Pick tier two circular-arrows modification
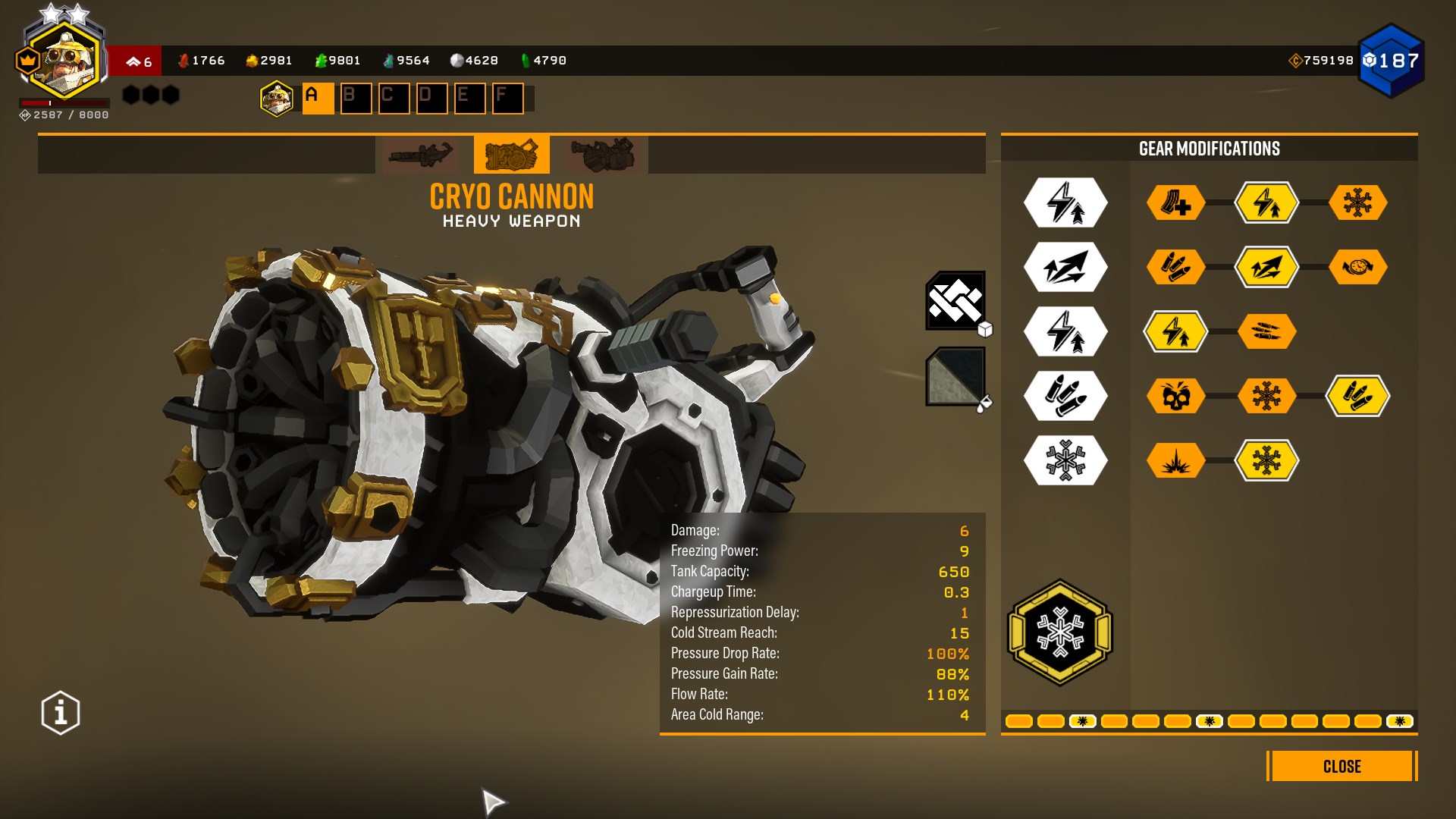The image size is (1456, 819). pos(1357,267)
